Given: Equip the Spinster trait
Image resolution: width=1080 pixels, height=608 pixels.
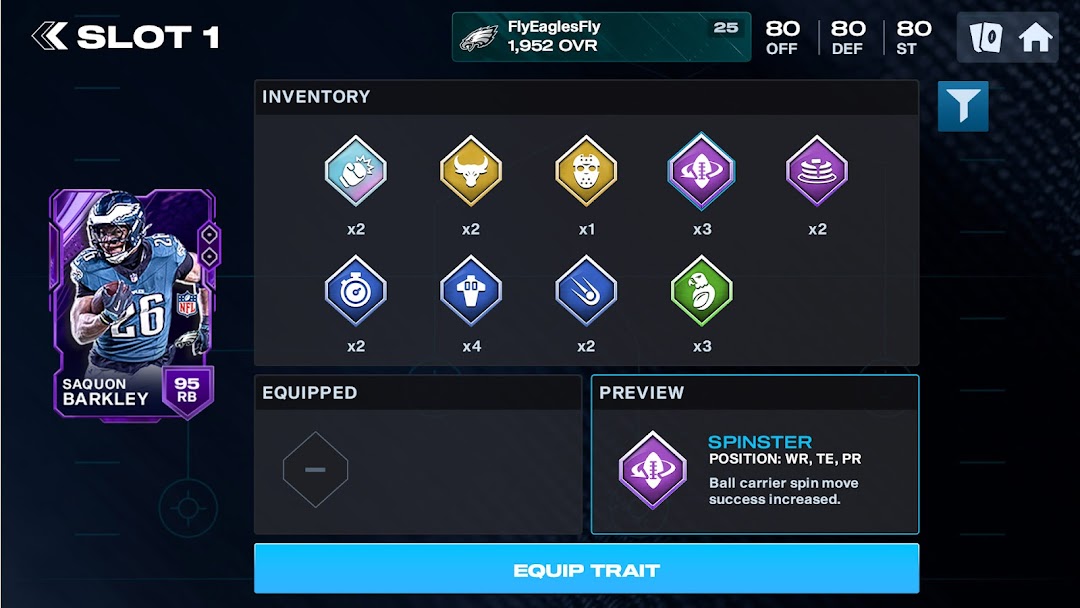Looking at the screenshot, I should (x=586, y=570).
